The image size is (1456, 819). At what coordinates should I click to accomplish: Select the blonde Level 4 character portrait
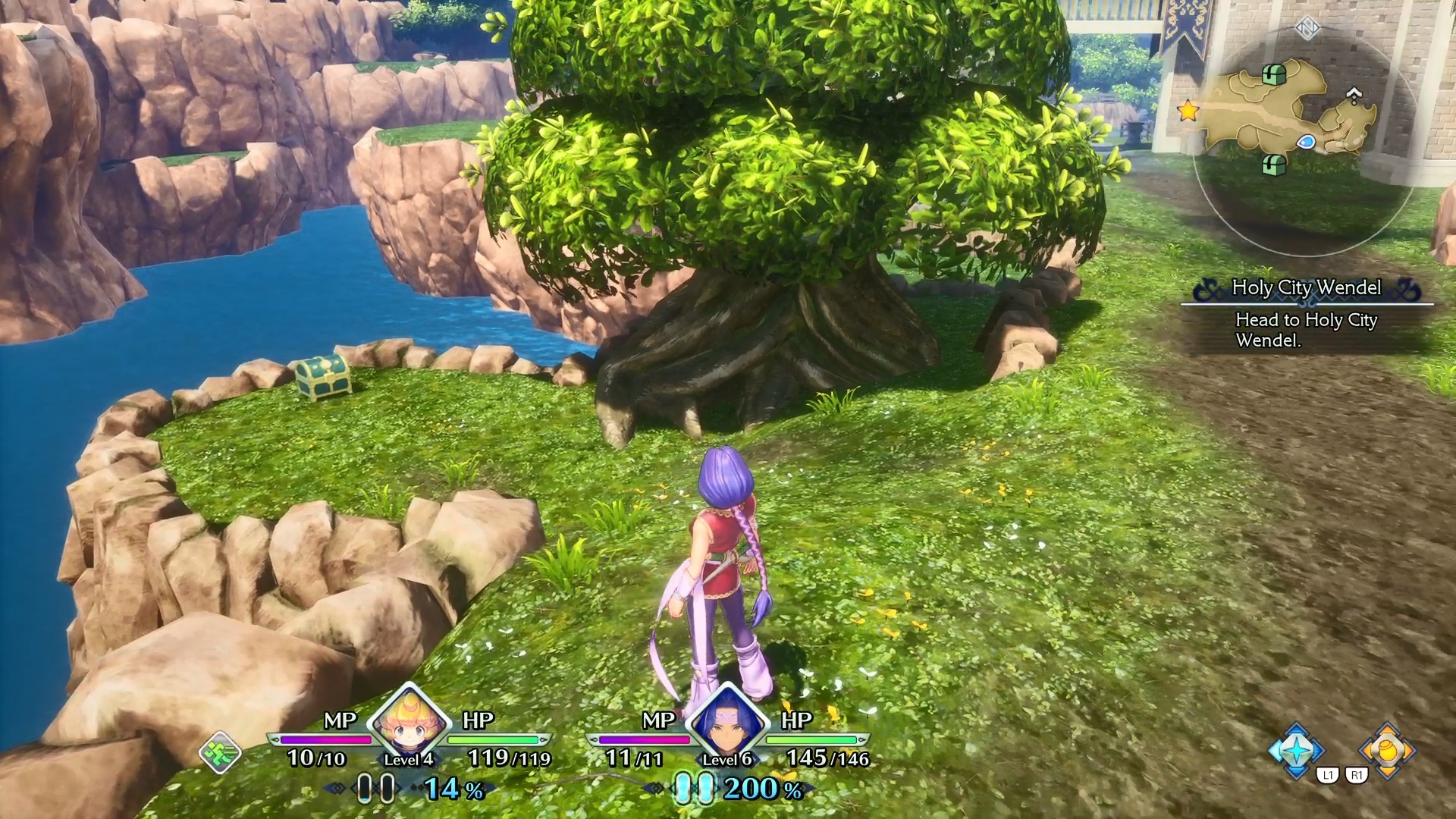click(409, 719)
